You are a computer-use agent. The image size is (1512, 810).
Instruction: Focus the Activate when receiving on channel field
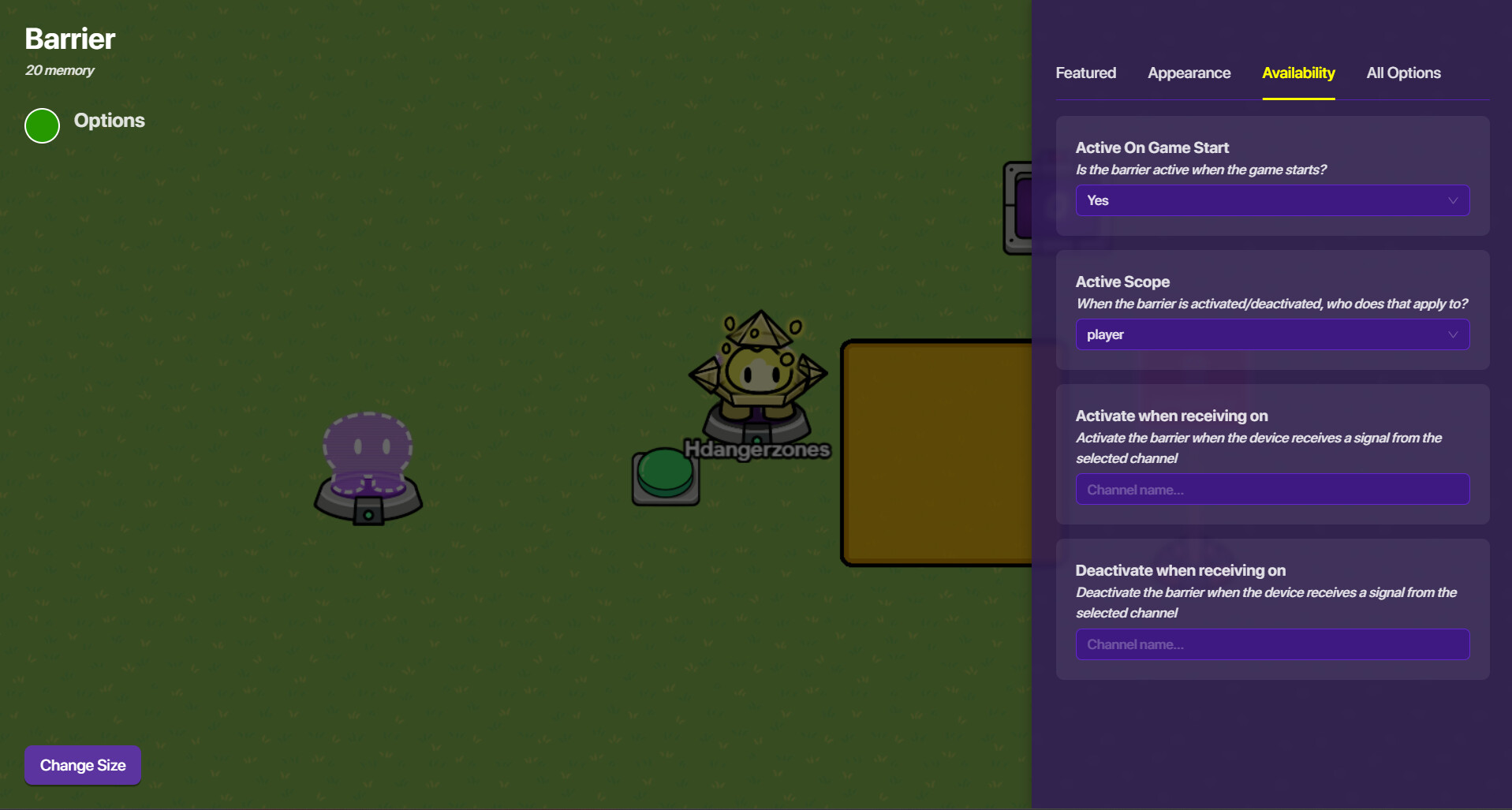(1271, 489)
